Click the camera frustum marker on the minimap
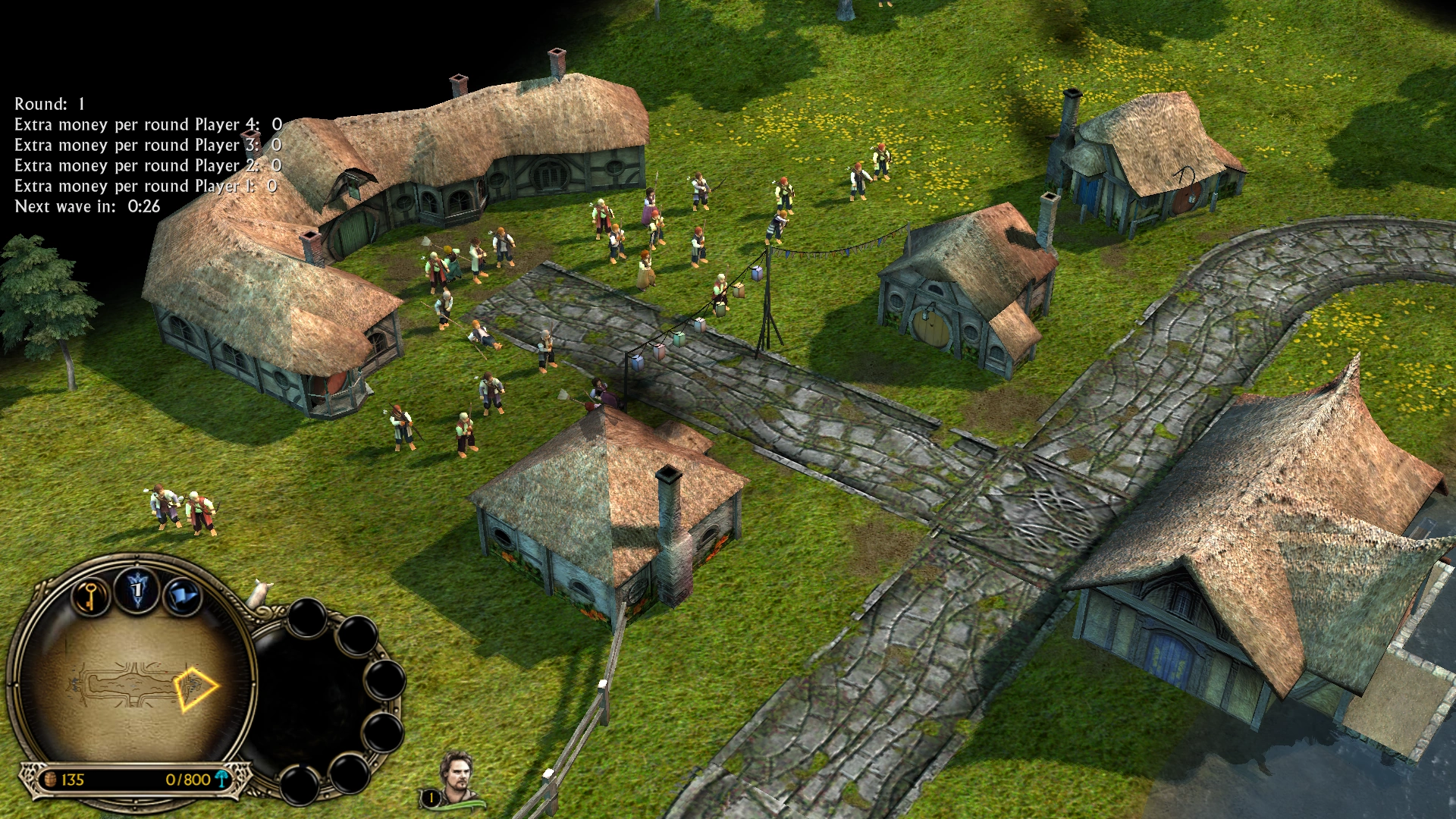 pos(196,688)
